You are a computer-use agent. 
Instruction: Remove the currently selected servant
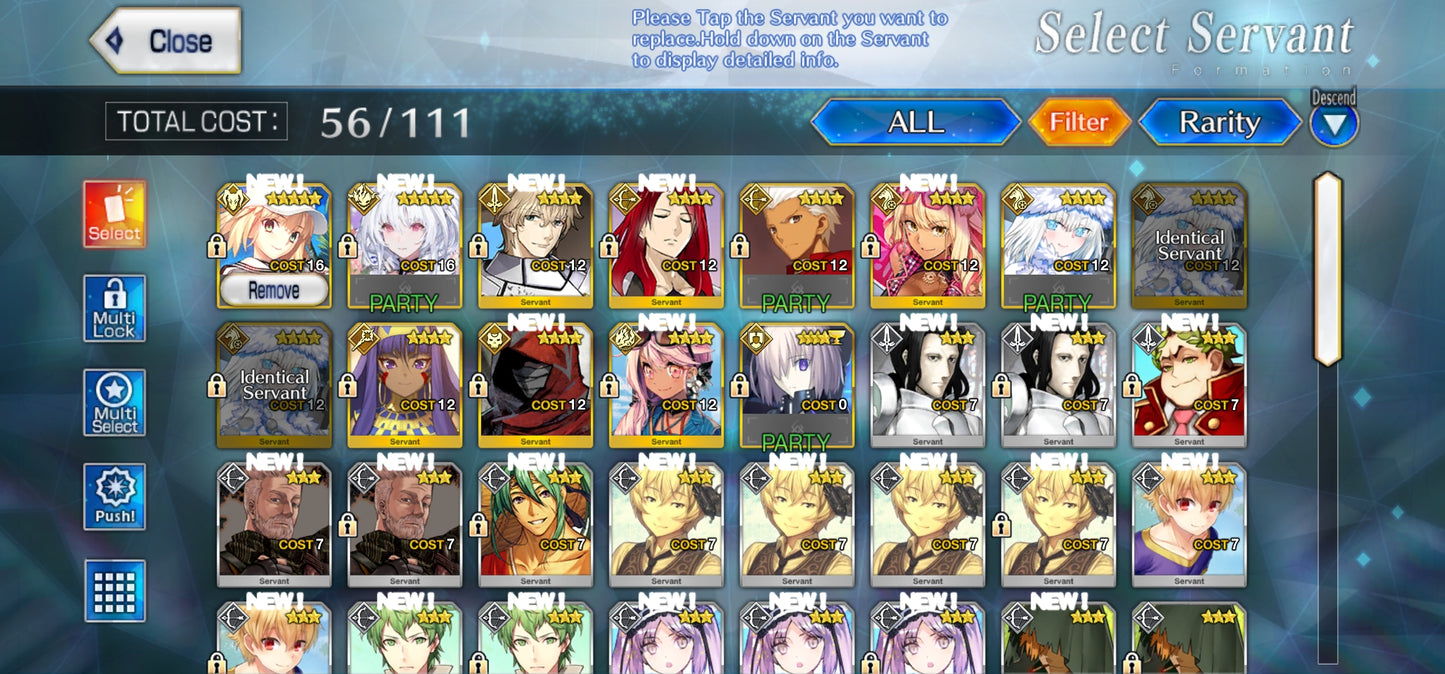tap(273, 291)
